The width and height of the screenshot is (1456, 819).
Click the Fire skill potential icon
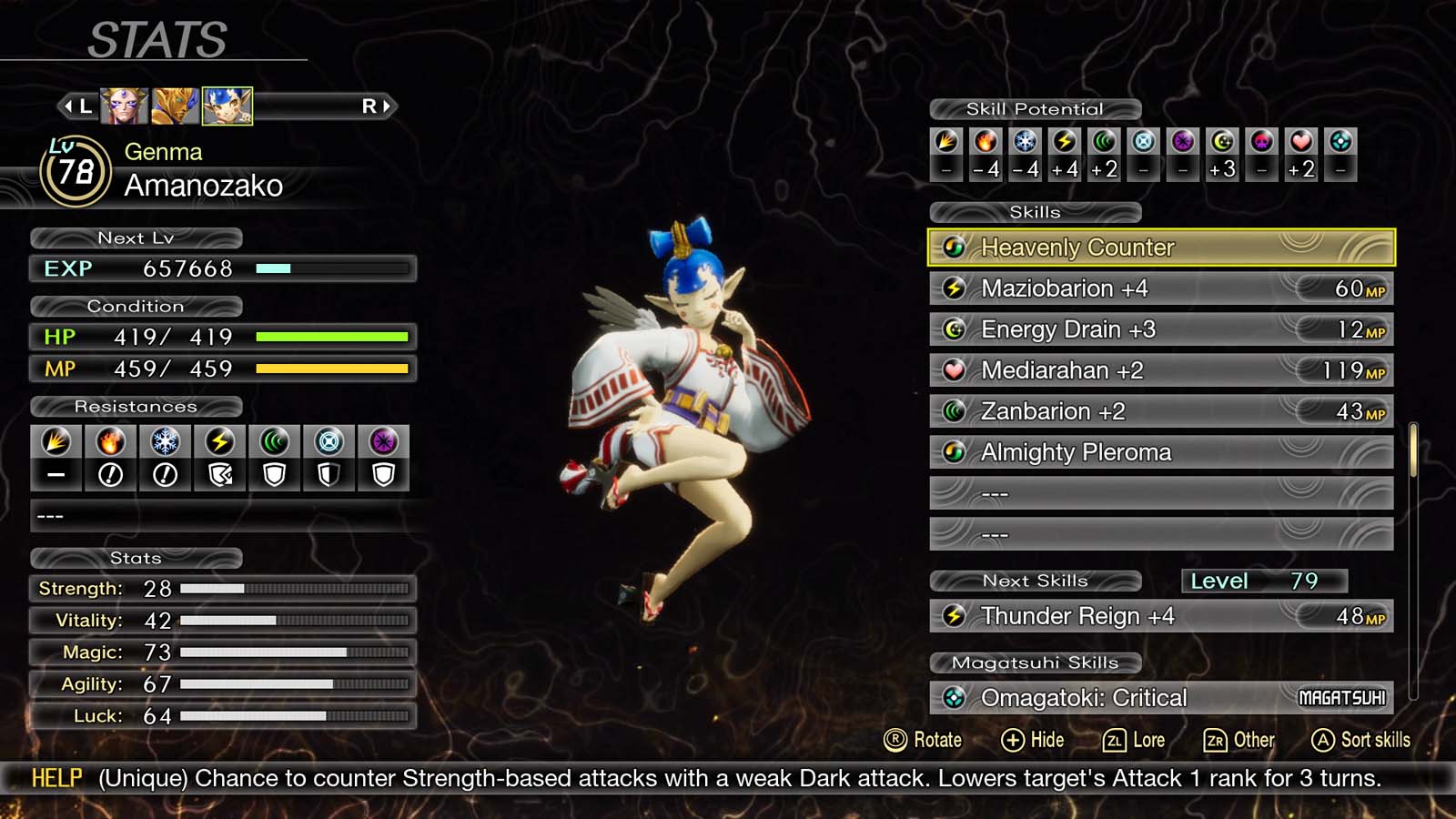point(986,142)
